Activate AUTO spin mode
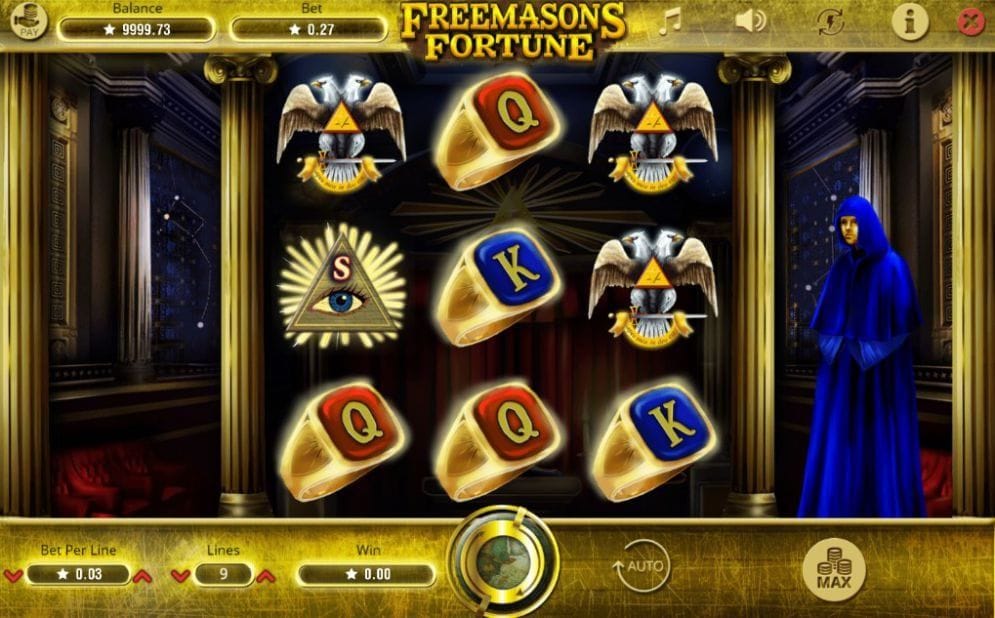The height and width of the screenshot is (618, 995). [641, 566]
